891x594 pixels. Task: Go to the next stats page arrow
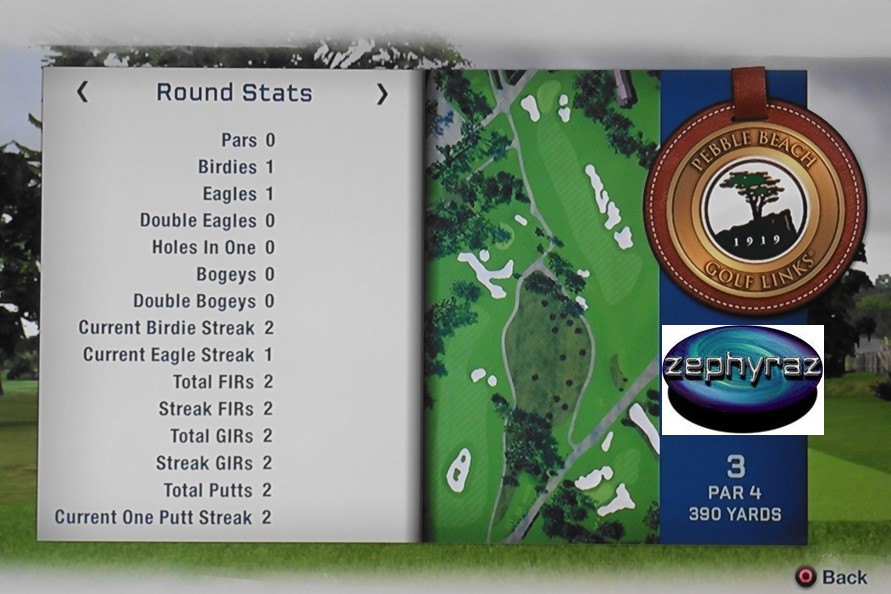point(382,94)
